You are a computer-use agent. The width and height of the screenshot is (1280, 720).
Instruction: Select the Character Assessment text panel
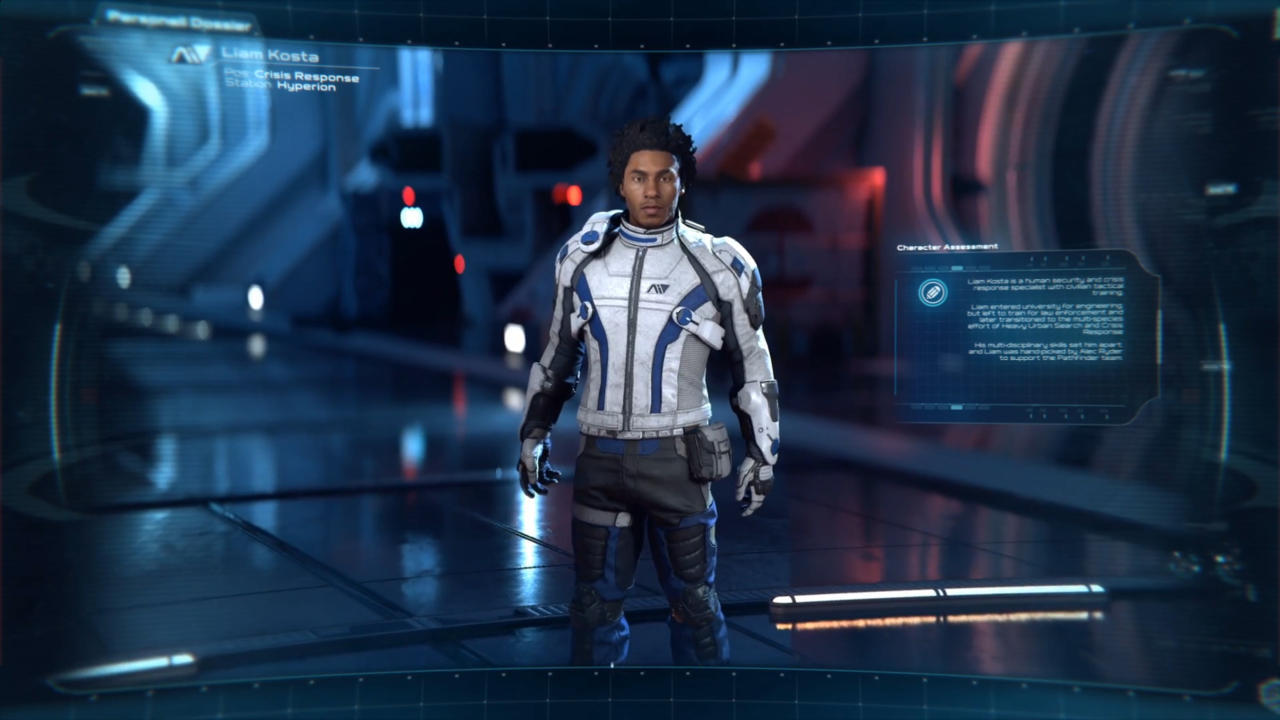1045,318
